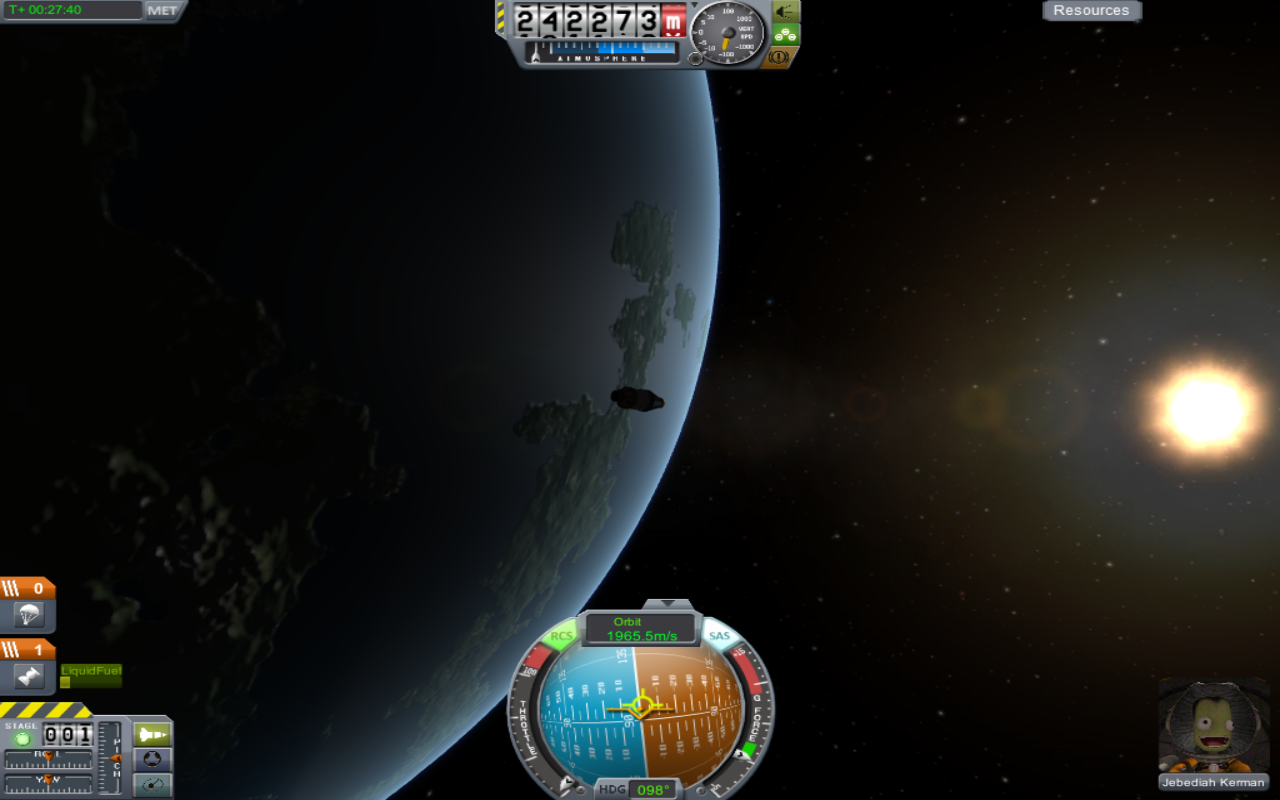Toggle the landing gear button

[x=785, y=35]
